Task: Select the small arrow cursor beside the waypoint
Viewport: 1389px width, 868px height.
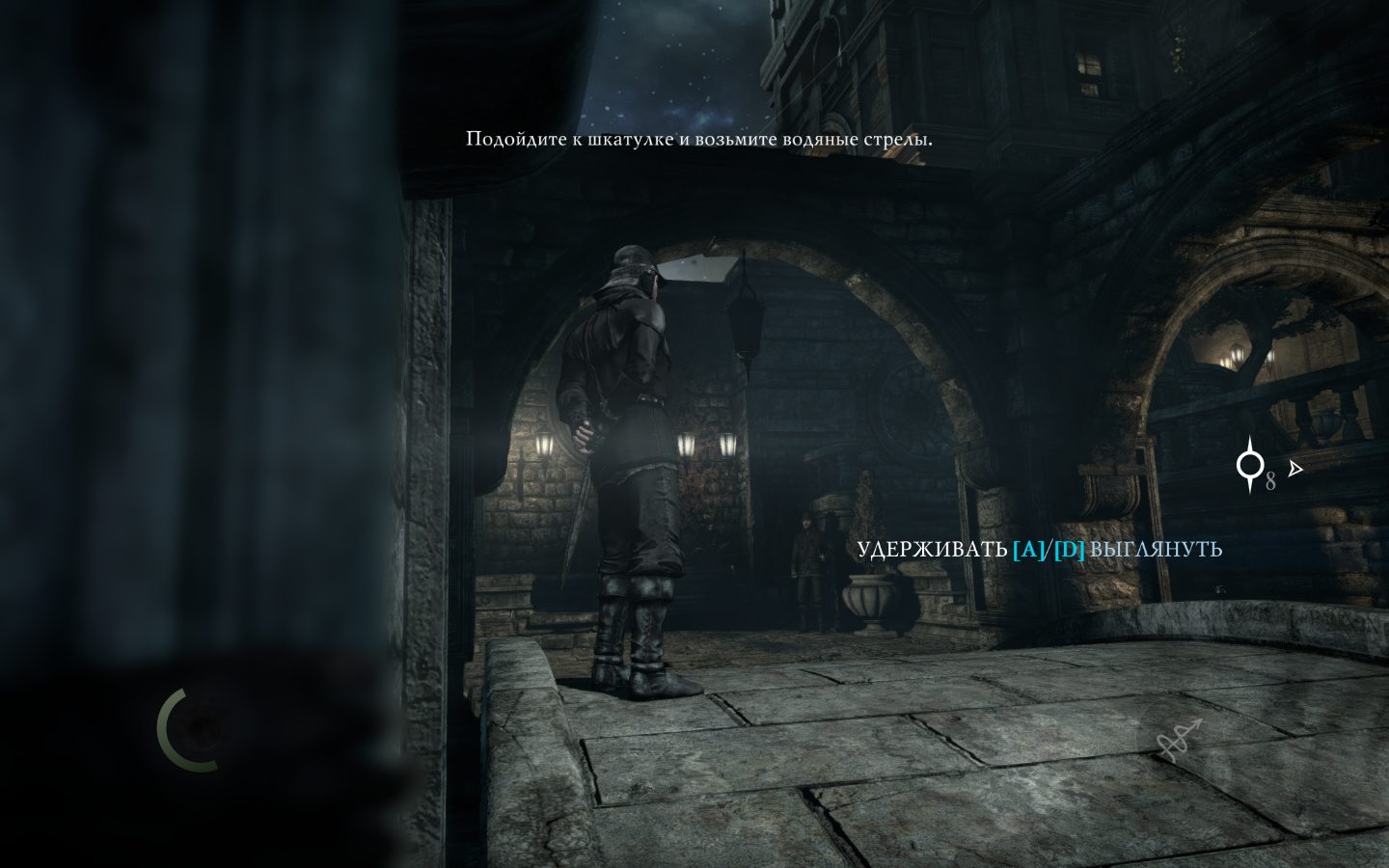Action: [1295, 470]
